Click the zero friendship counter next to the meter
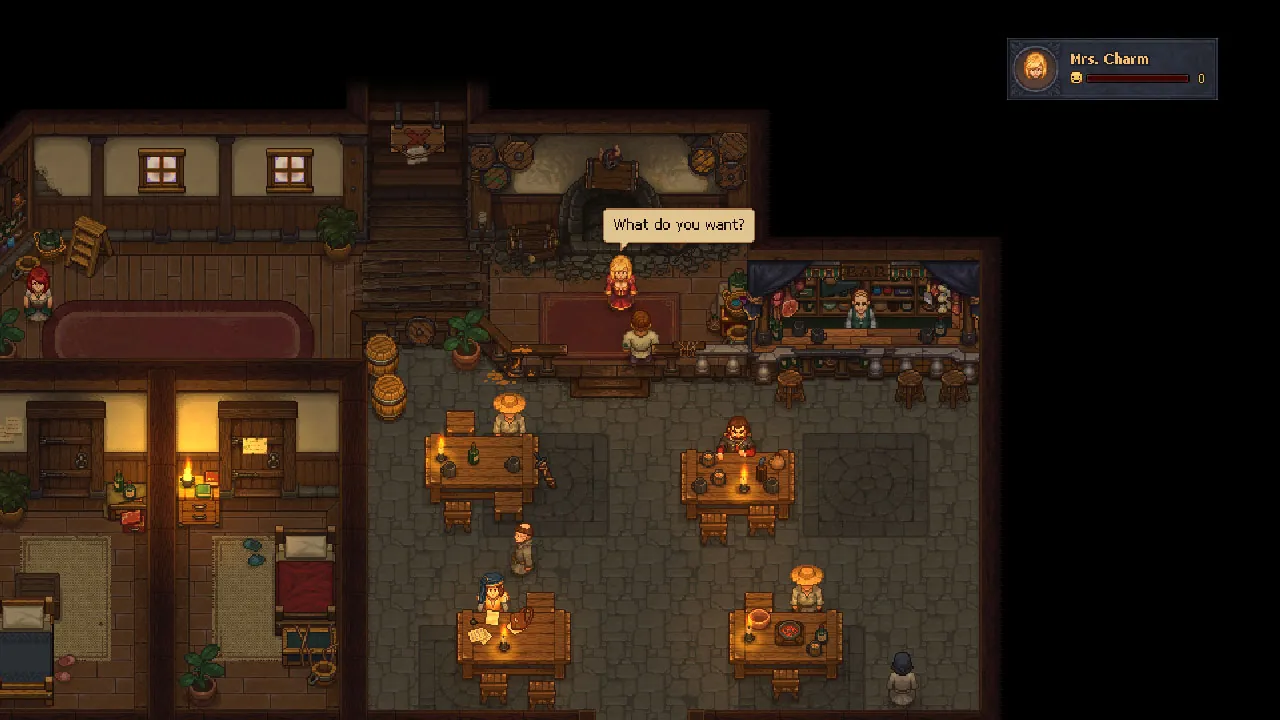Image resolution: width=1280 pixels, height=720 pixels. point(1200,79)
